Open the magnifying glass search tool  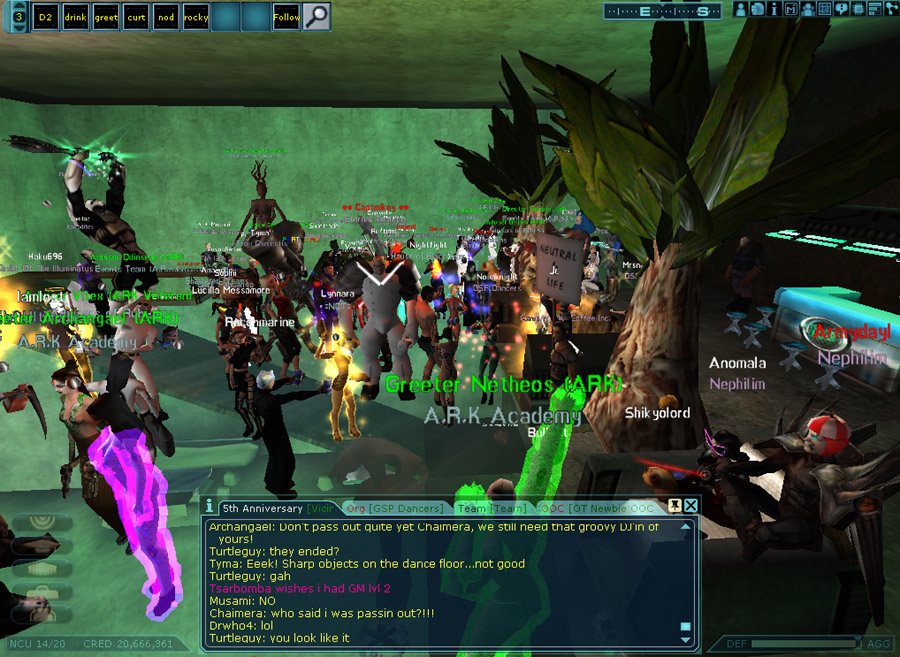[316, 17]
